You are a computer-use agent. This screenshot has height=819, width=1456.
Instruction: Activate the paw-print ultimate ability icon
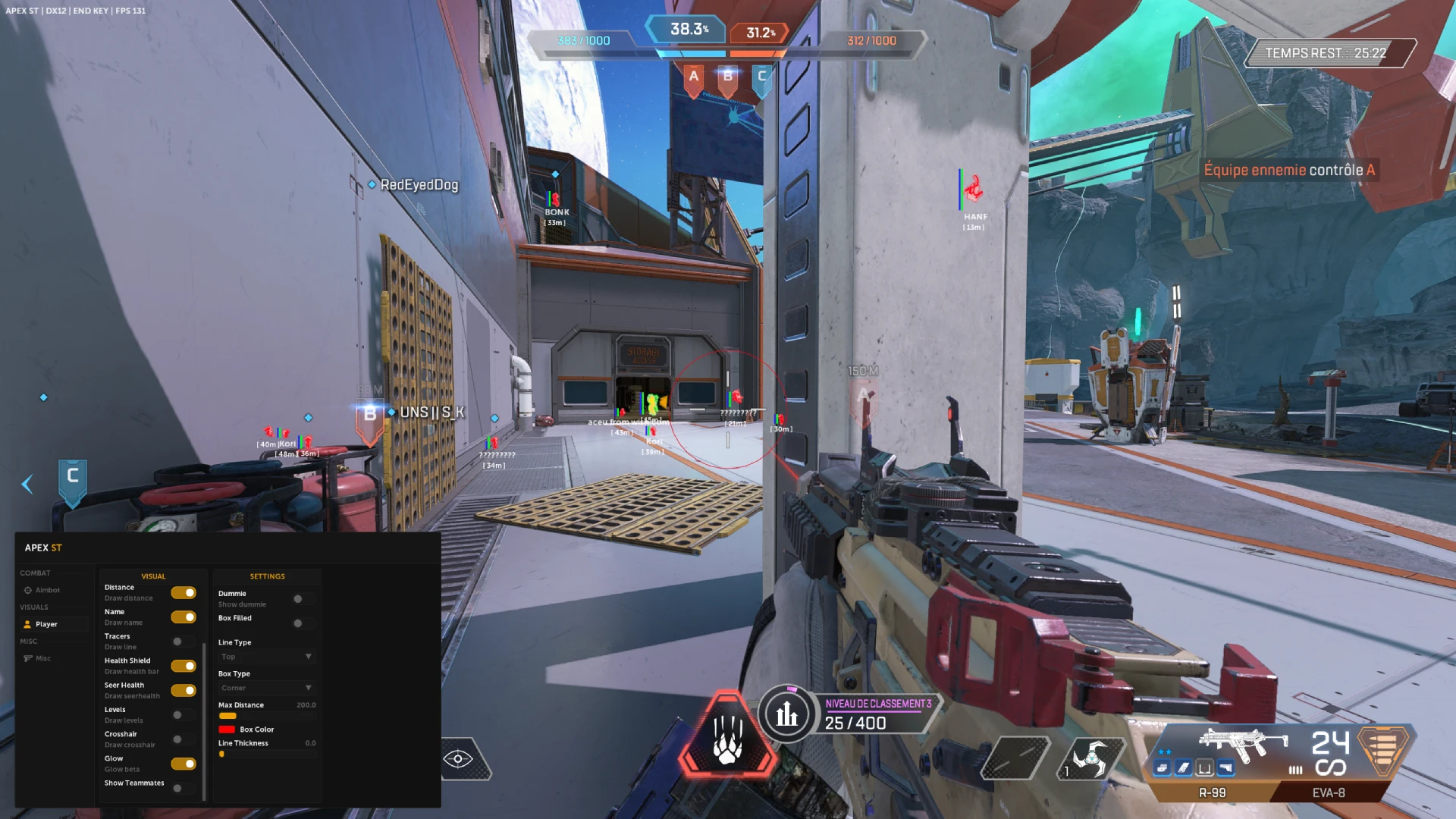point(727,736)
